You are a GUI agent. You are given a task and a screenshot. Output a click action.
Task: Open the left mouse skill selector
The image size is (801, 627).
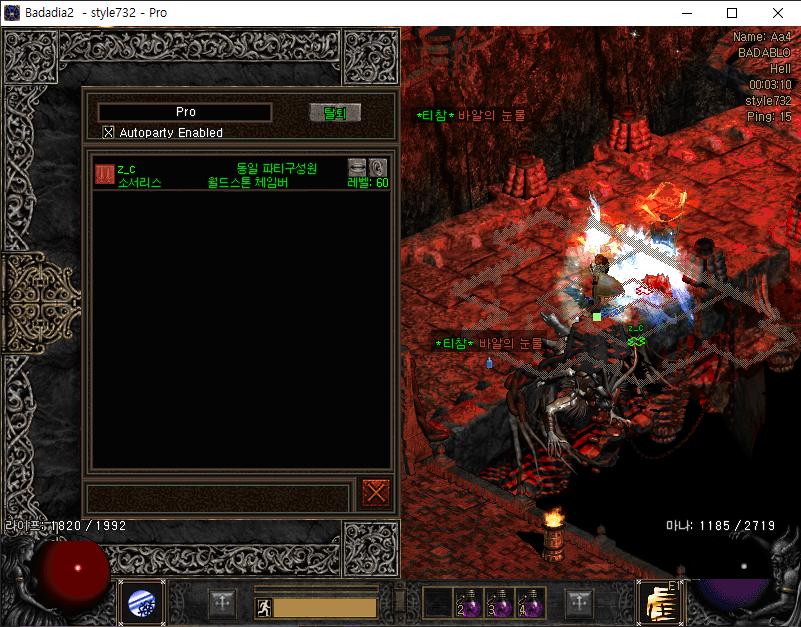point(141,603)
